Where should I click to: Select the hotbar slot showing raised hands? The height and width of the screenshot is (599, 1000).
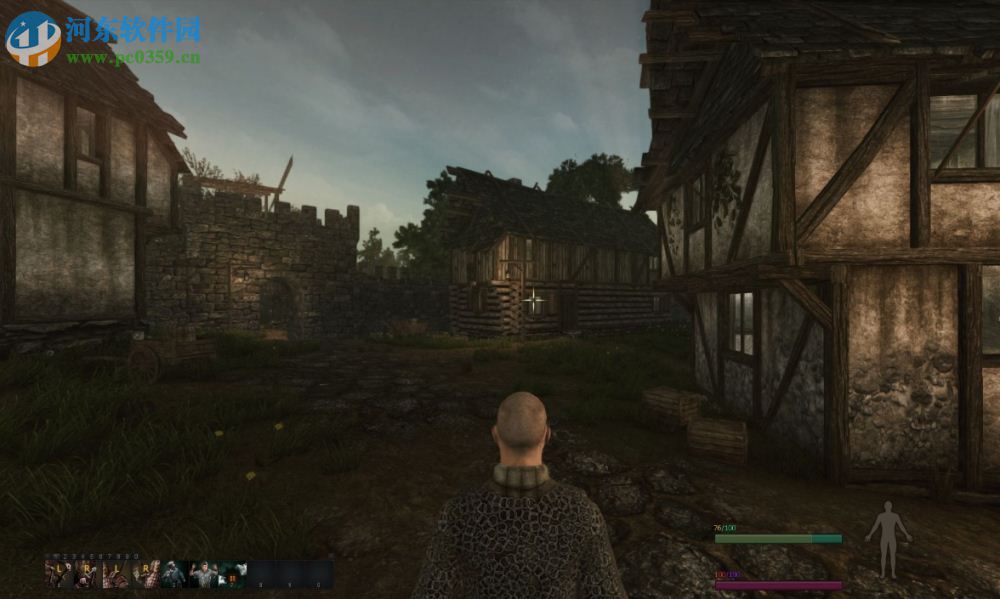[204, 573]
